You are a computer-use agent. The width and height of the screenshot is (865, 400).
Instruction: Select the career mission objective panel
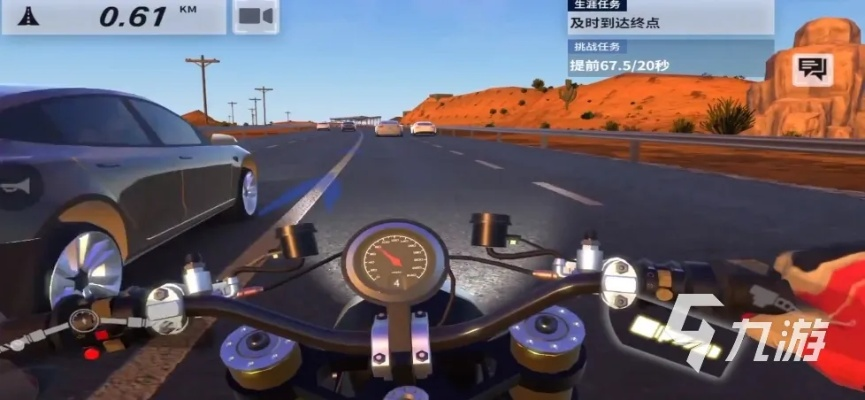click(670, 17)
